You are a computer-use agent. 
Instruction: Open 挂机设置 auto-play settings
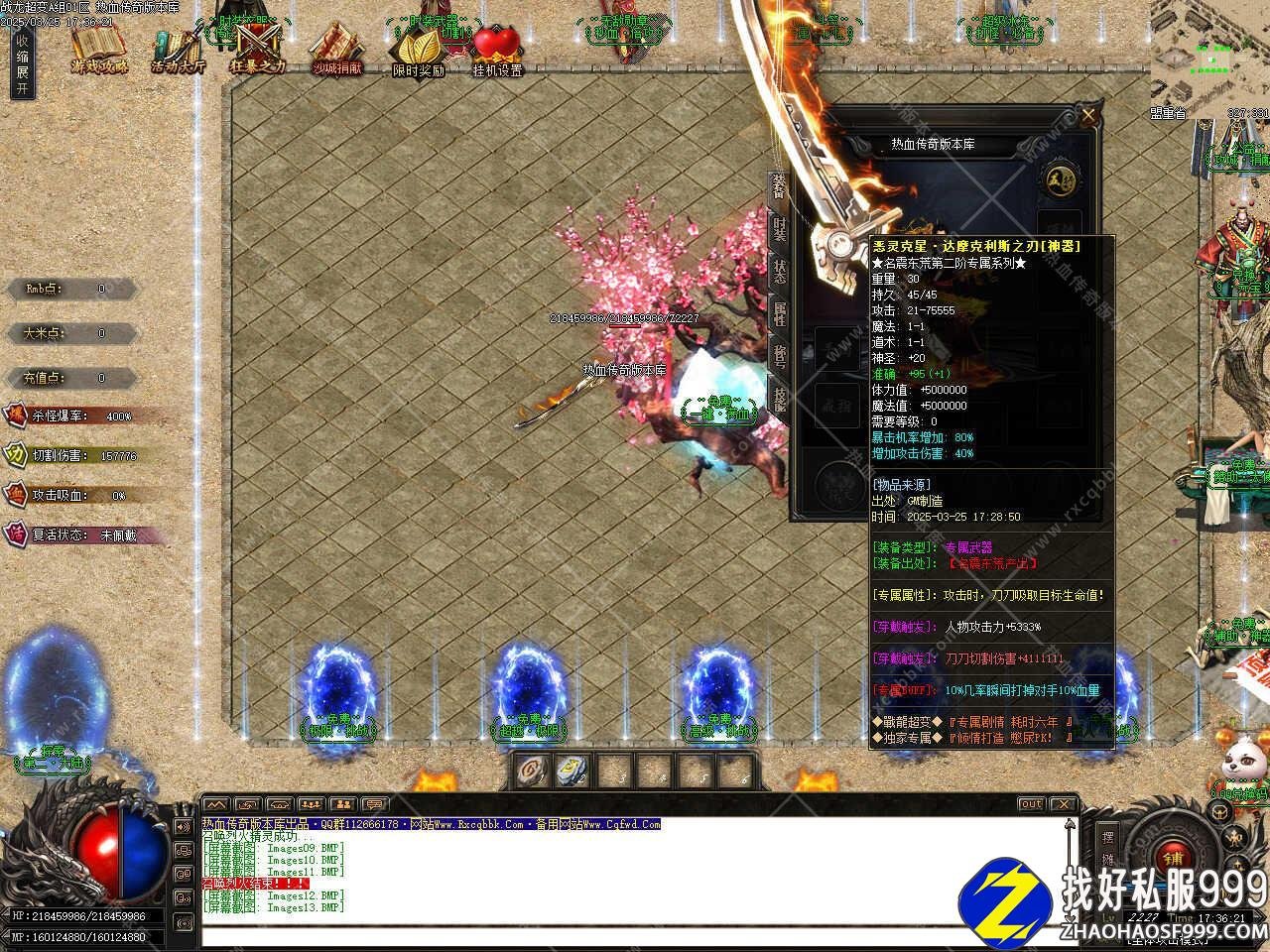click(x=497, y=48)
